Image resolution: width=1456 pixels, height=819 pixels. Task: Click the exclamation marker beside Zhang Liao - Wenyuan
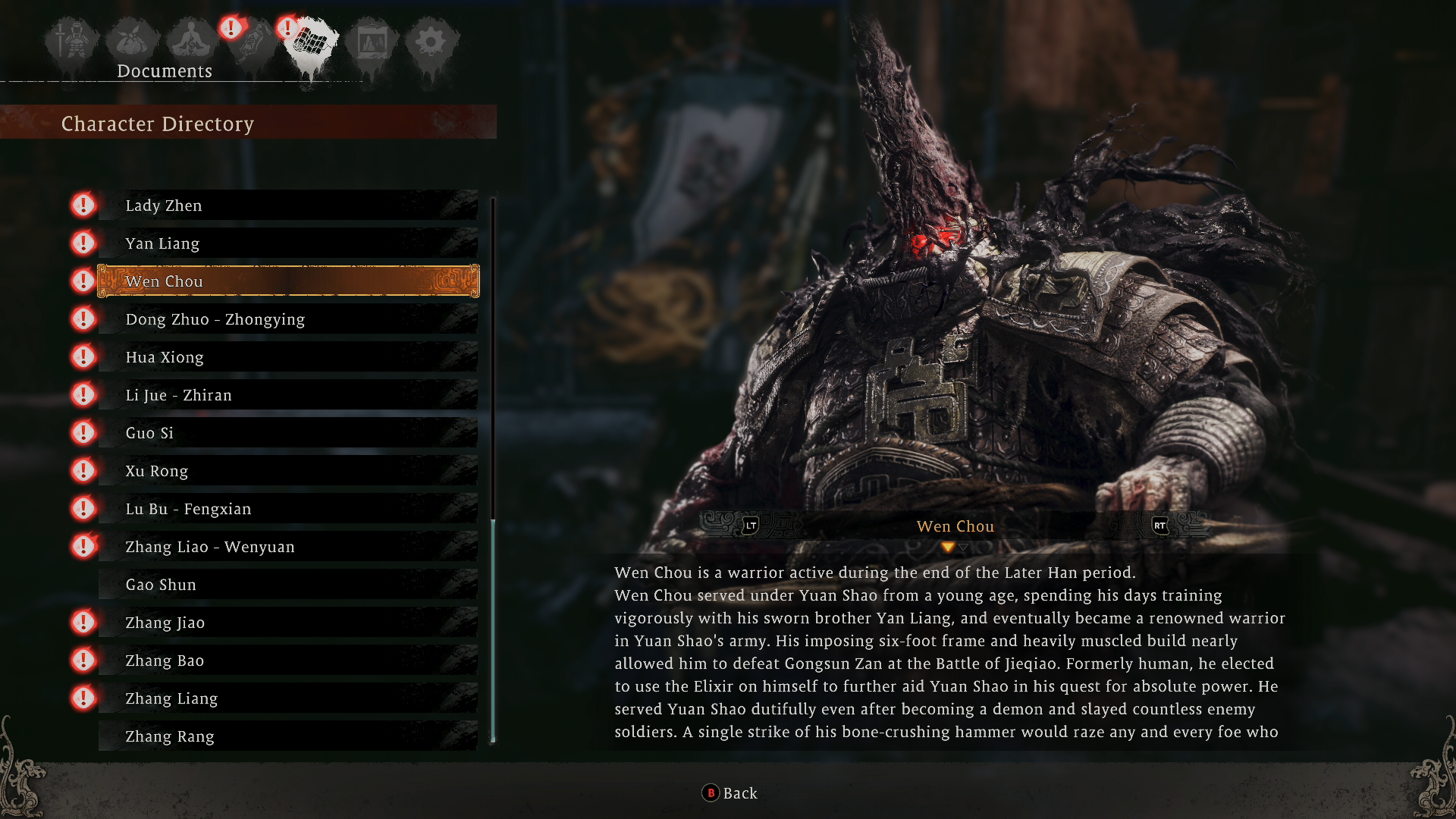pos(83,546)
